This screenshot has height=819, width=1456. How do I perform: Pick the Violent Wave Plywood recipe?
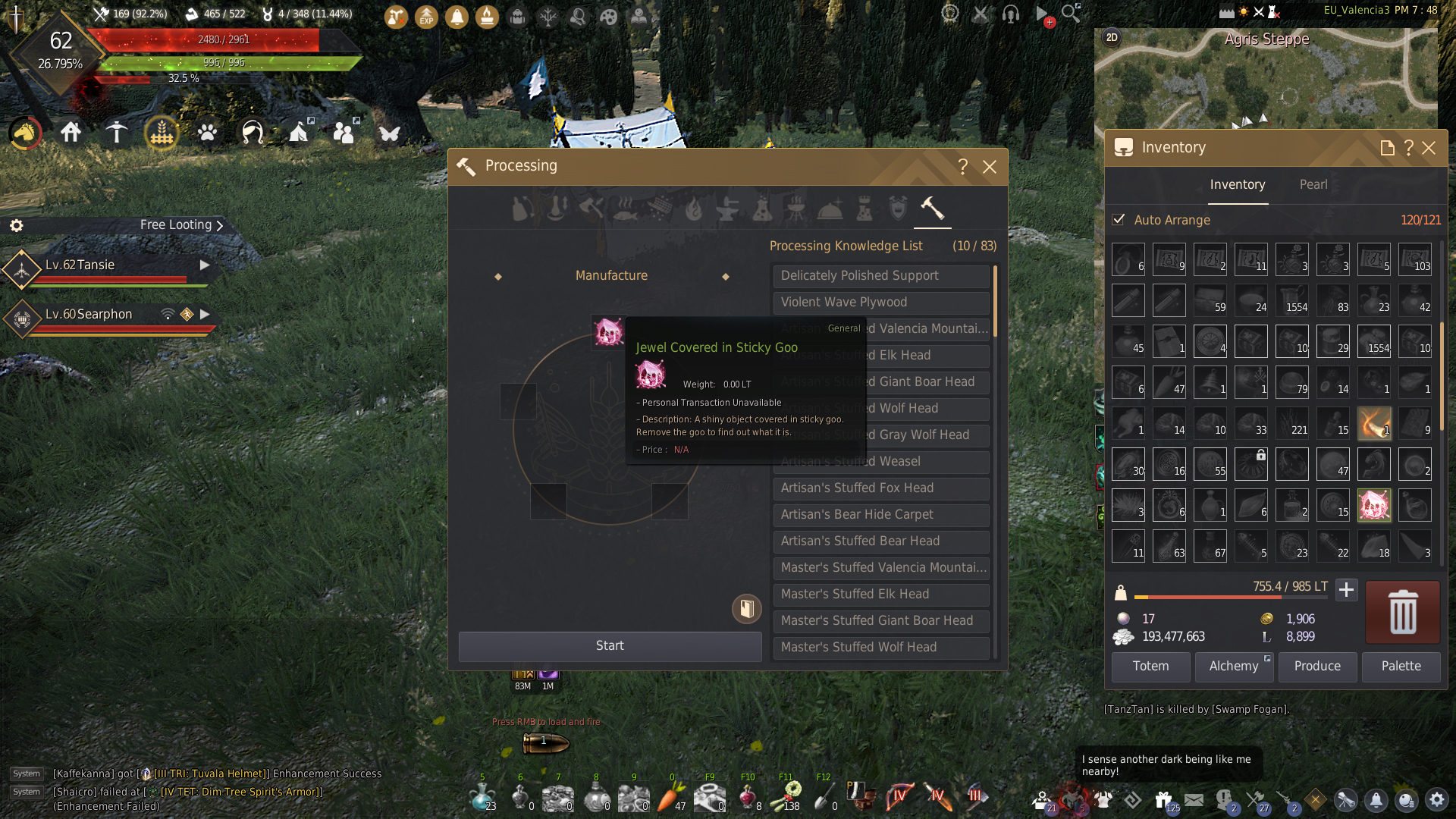pyautogui.click(x=880, y=303)
